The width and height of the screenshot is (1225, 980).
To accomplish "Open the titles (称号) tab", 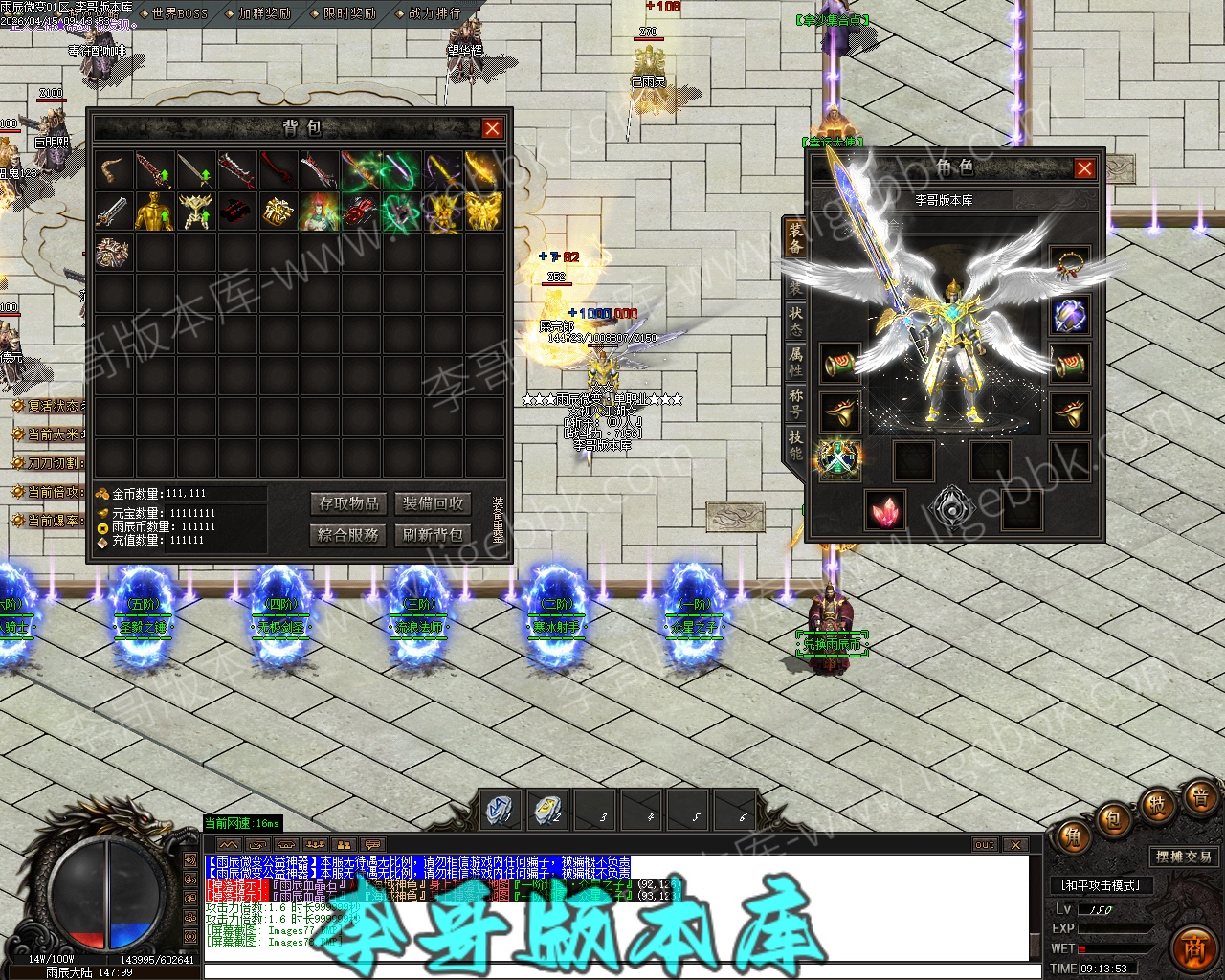I will [x=795, y=402].
